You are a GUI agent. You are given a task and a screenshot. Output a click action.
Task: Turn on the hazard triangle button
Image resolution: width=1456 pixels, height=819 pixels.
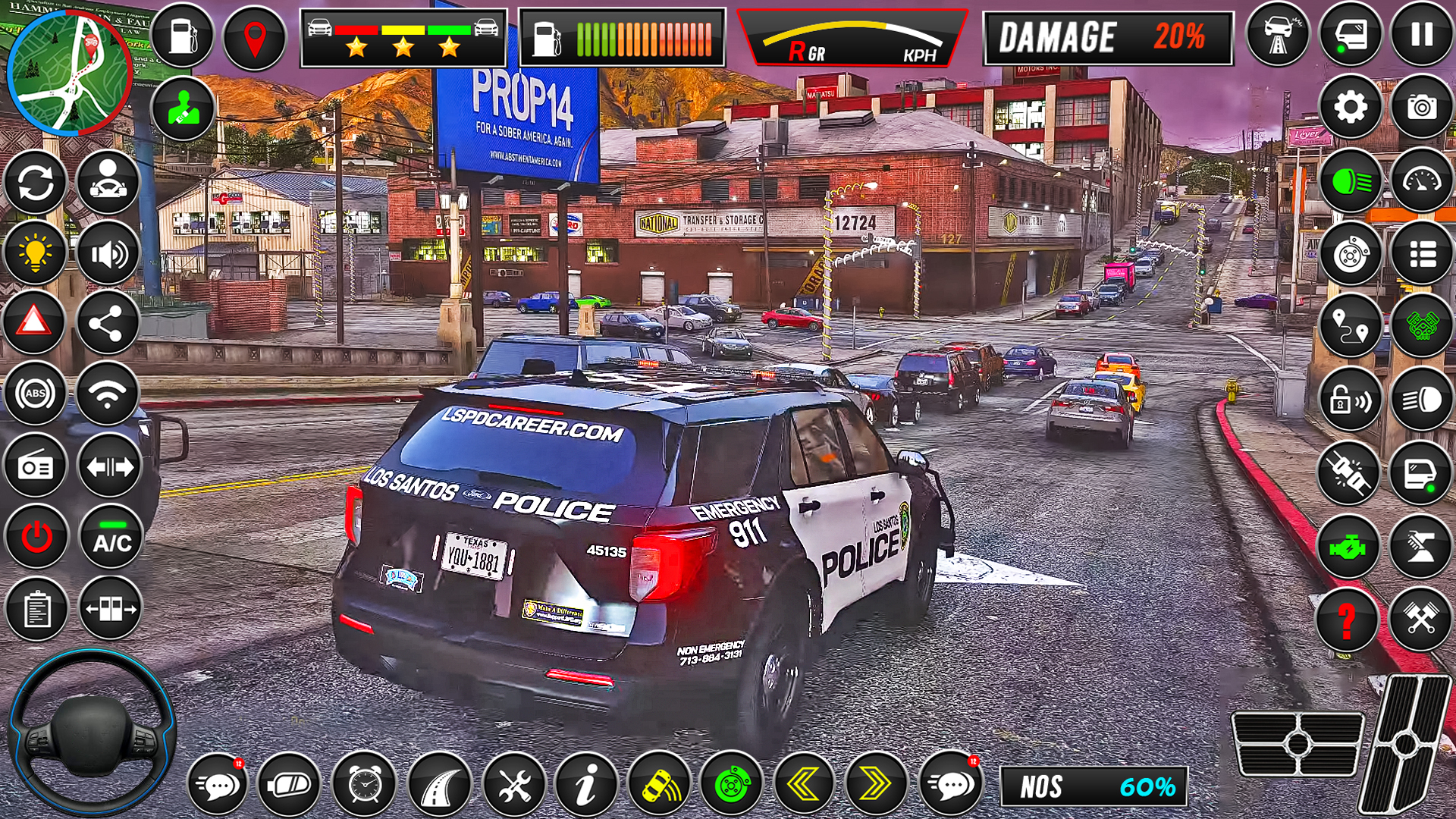pos(35,322)
